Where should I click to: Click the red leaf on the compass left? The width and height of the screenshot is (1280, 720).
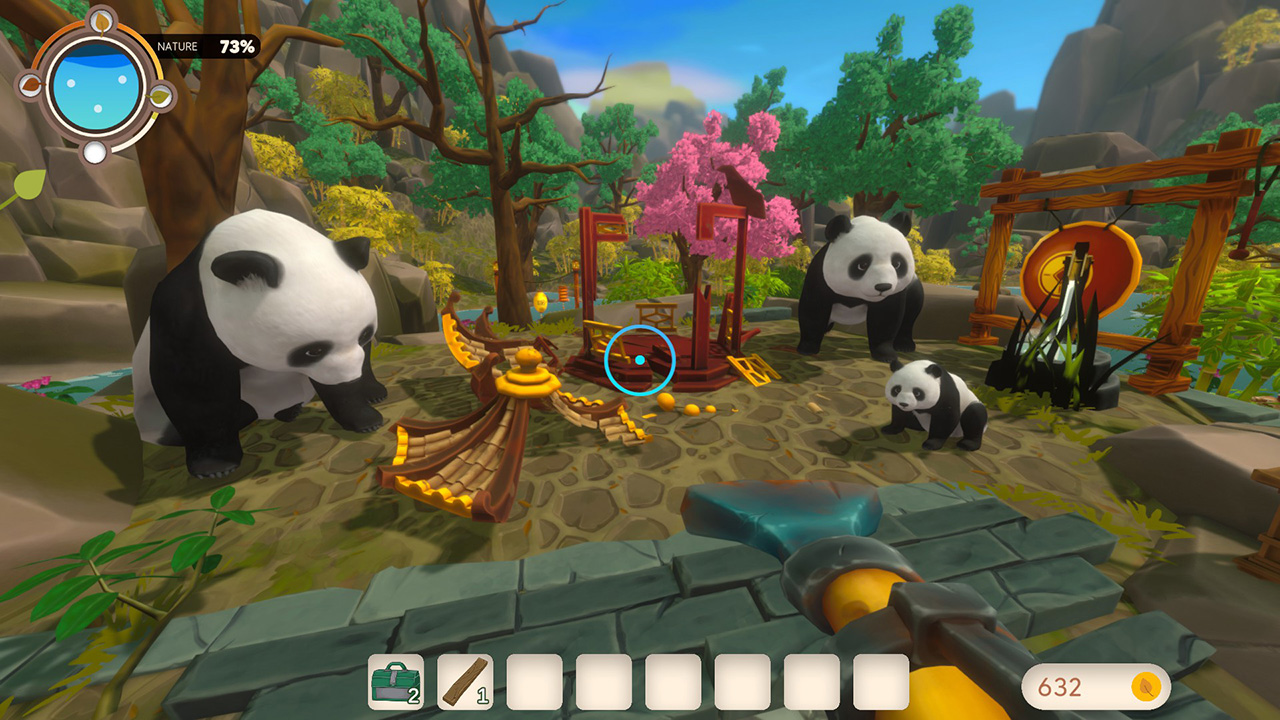[31, 84]
